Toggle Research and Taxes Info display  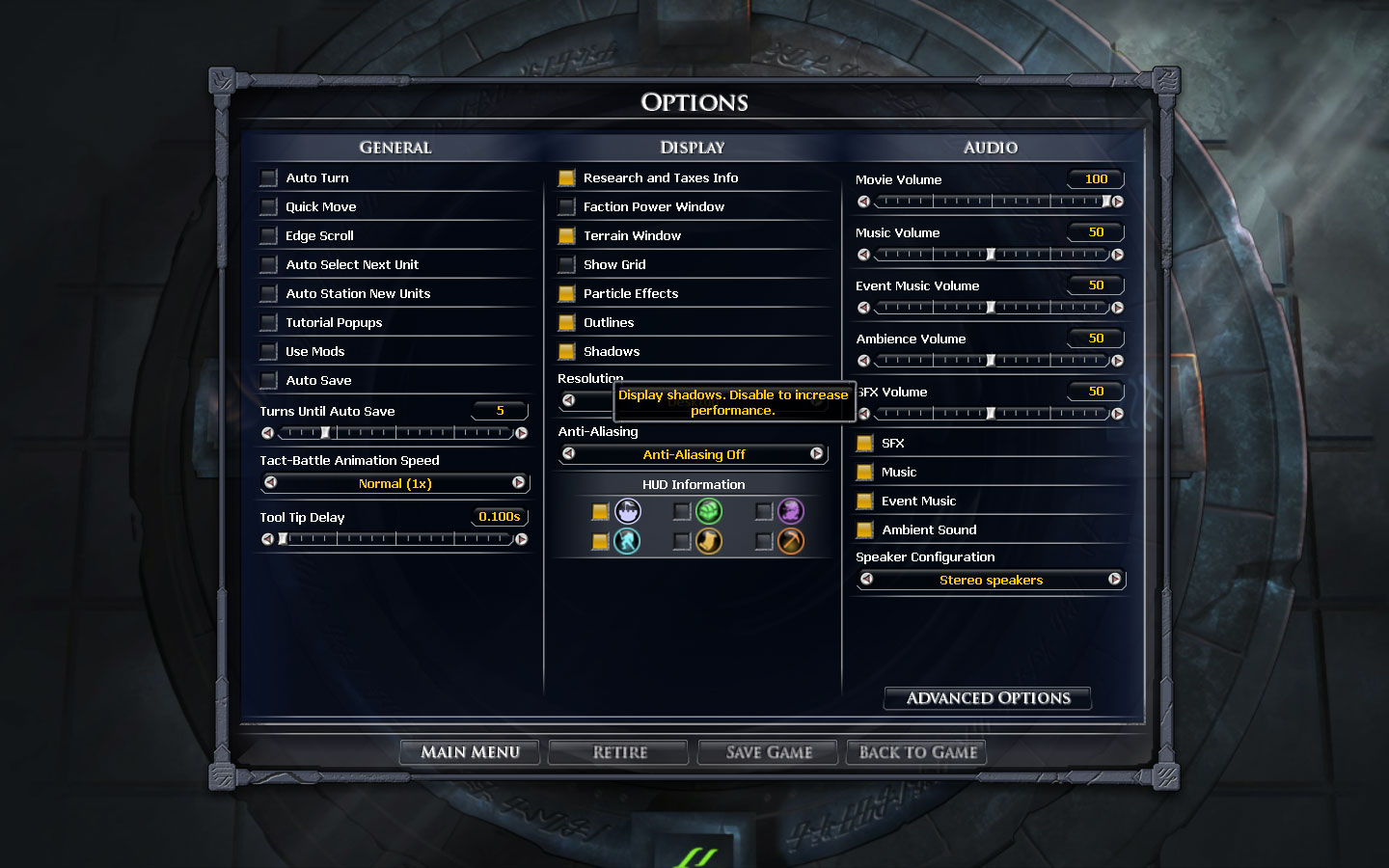(567, 178)
